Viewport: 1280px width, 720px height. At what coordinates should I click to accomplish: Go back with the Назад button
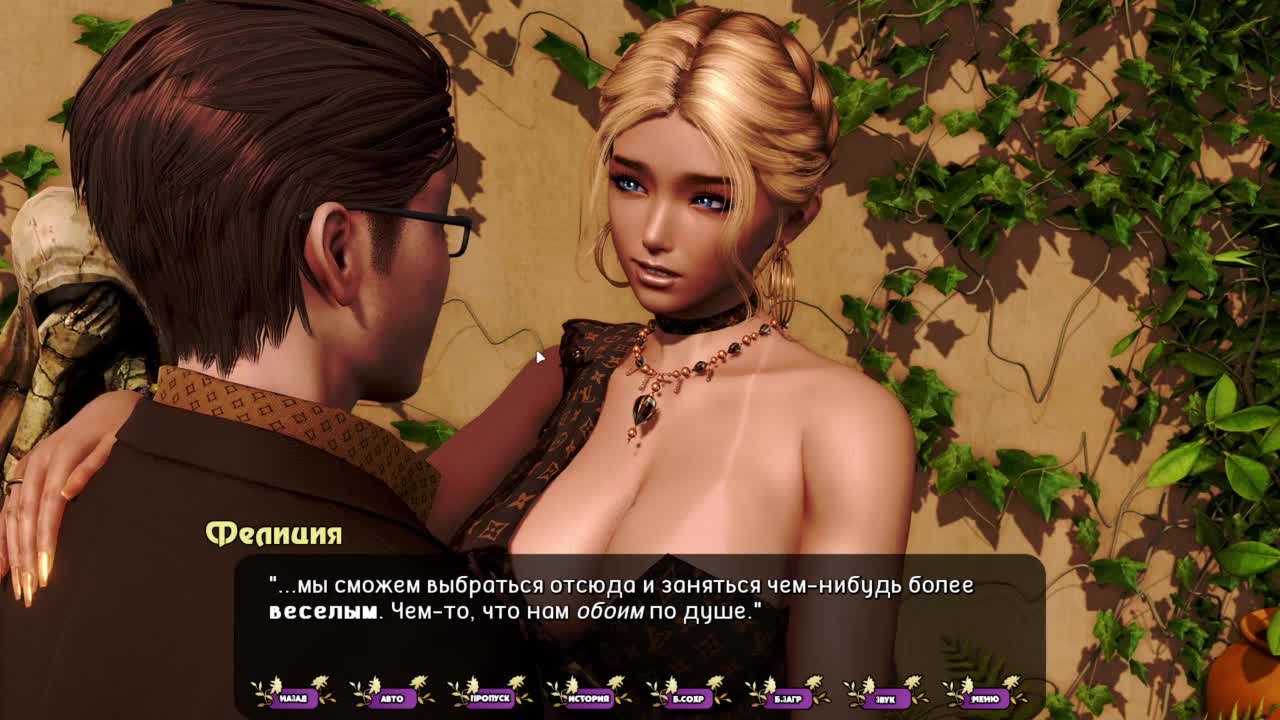(293, 697)
